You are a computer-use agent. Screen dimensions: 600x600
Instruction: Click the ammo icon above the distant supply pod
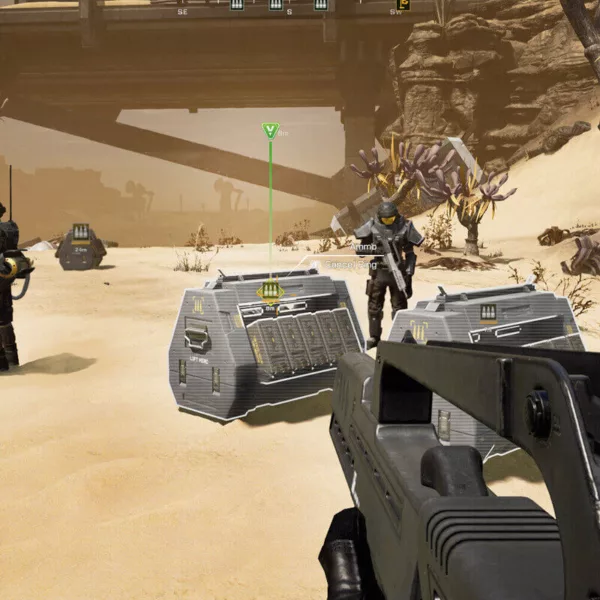(x=80, y=233)
